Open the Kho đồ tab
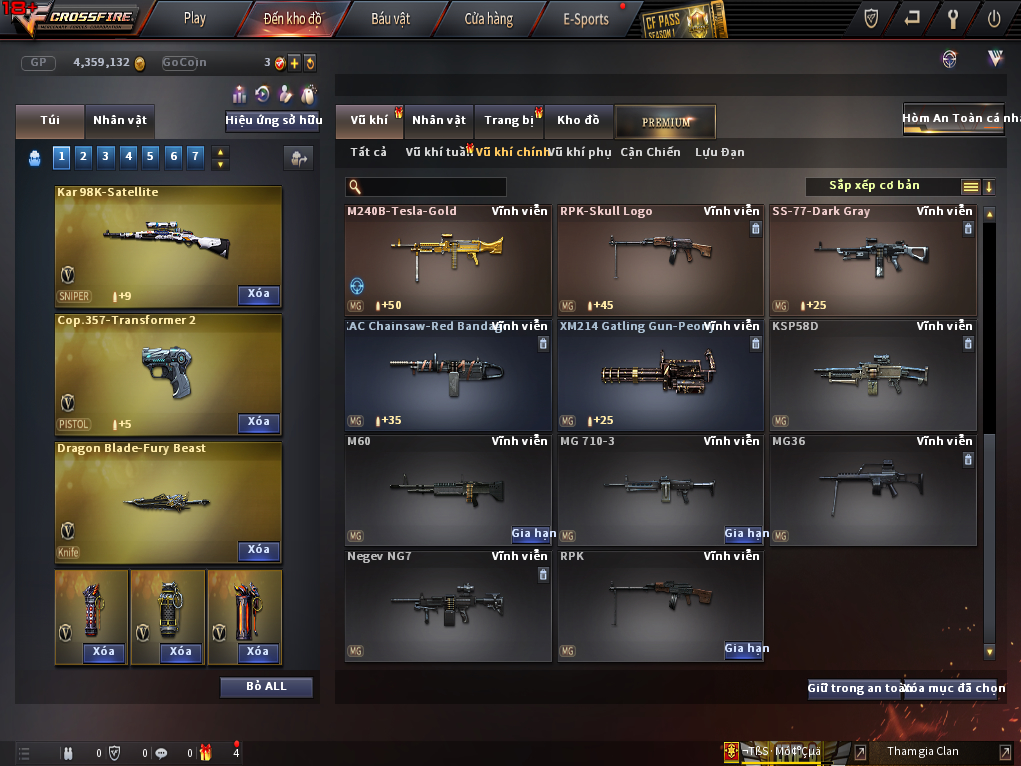1021x766 pixels. [x=578, y=120]
